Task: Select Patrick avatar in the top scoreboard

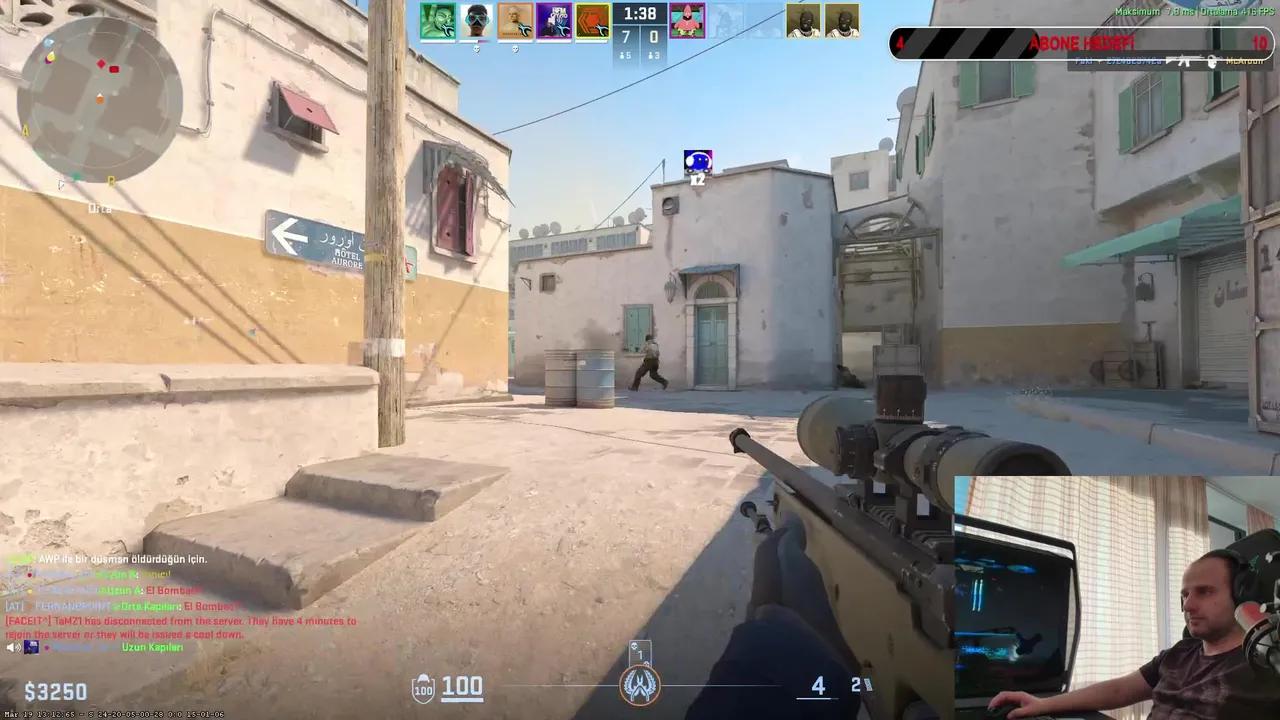Action: [x=690, y=20]
